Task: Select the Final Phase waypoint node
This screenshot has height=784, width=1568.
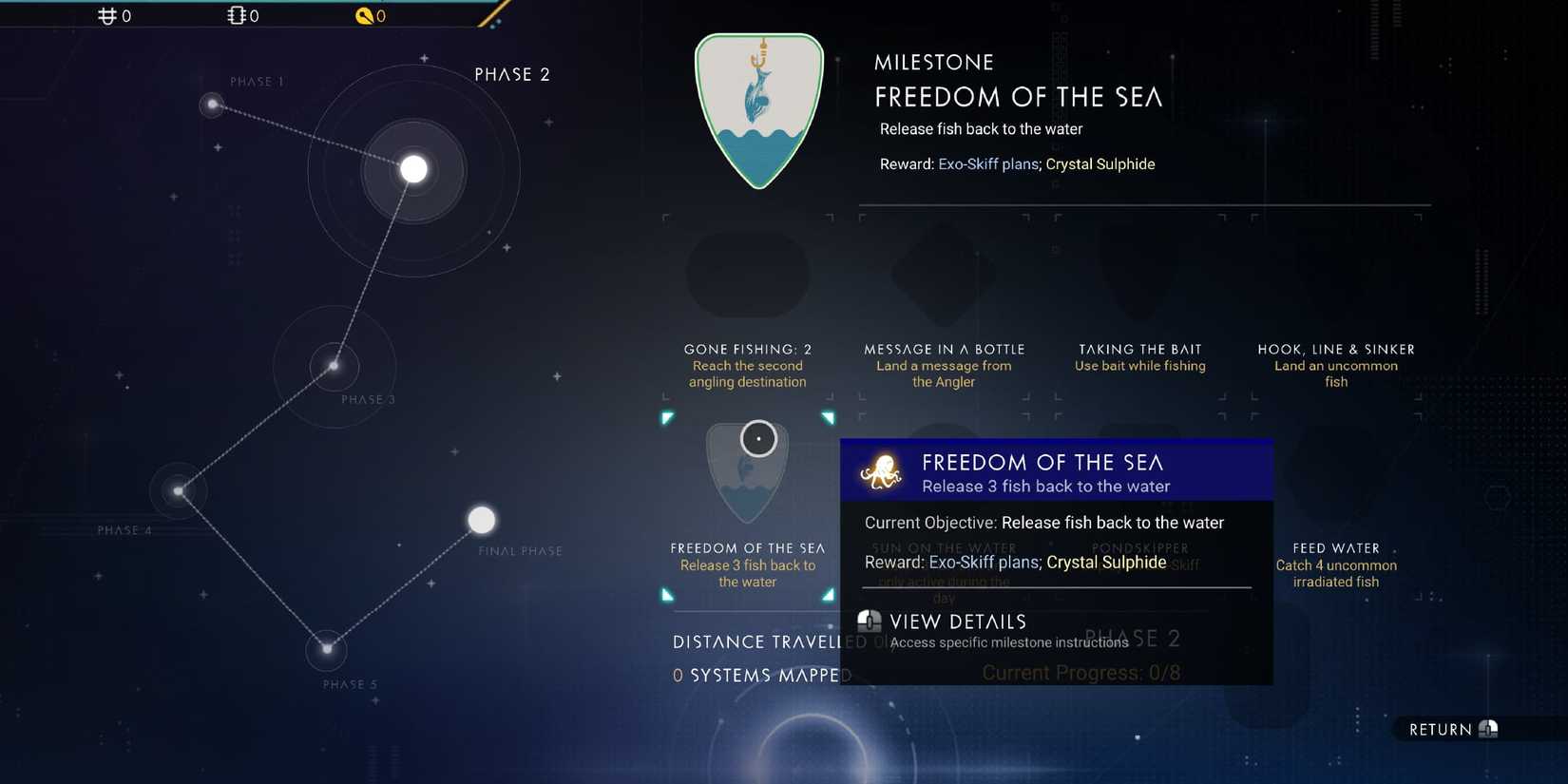Action: point(481,520)
